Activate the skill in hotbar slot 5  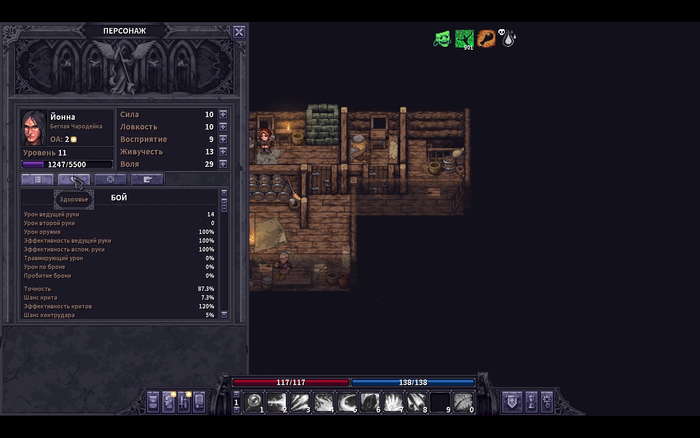click(347, 402)
